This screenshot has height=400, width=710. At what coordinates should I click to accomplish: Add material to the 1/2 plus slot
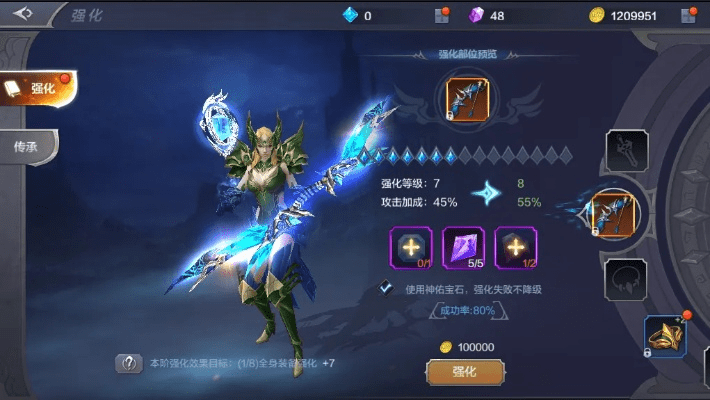[516, 247]
